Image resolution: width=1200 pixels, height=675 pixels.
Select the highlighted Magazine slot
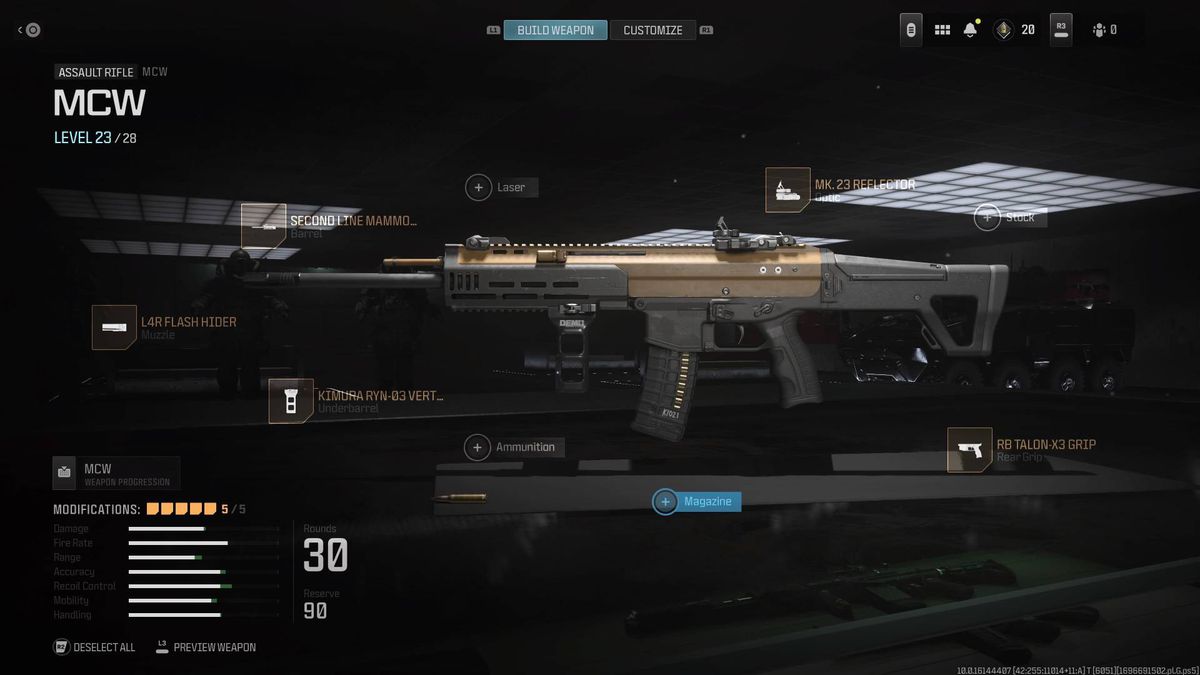[x=697, y=501]
